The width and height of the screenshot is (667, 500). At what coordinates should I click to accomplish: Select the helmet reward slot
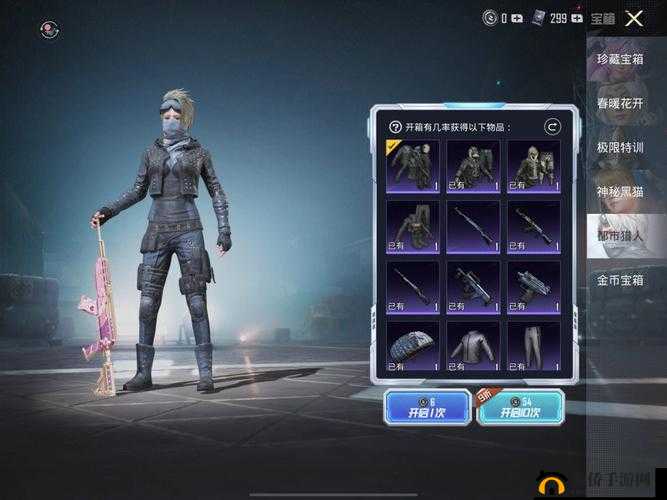click(x=413, y=345)
